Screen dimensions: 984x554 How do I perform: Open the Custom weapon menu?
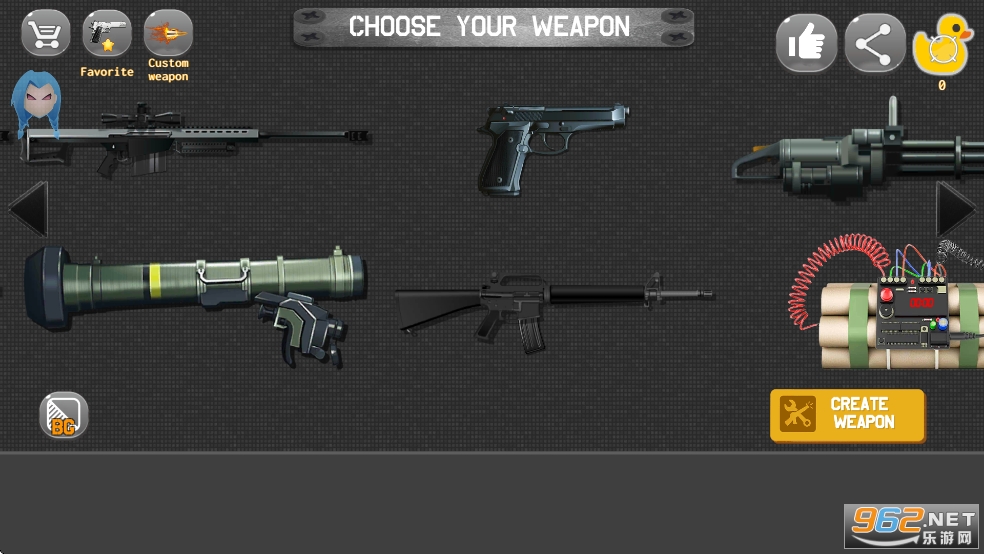[x=167, y=34]
